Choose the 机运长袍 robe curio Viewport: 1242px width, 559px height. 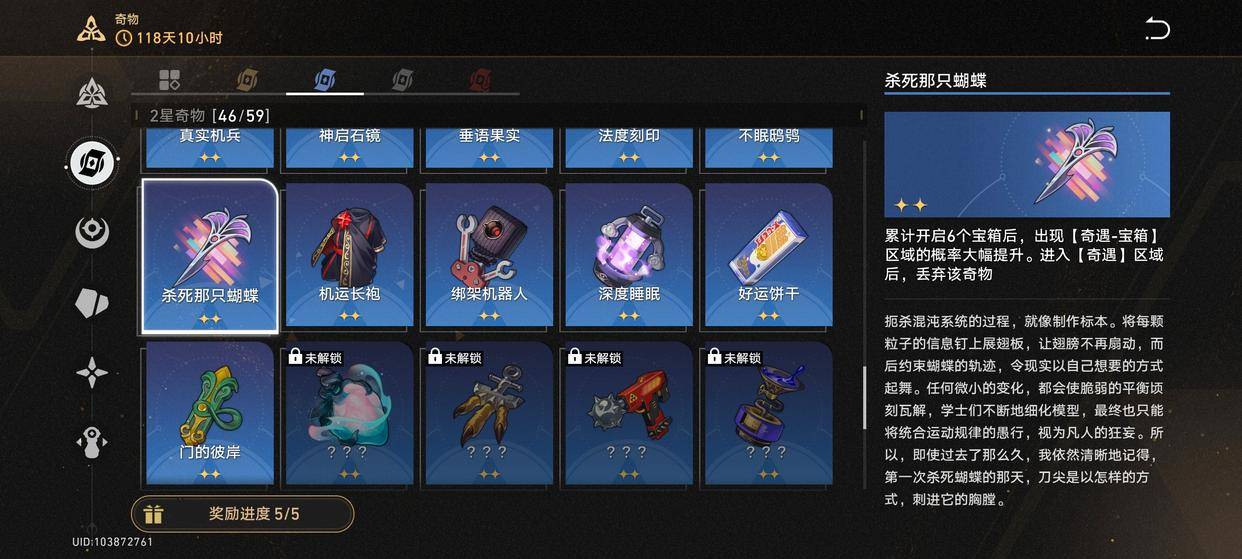pyautogui.click(x=349, y=255)
